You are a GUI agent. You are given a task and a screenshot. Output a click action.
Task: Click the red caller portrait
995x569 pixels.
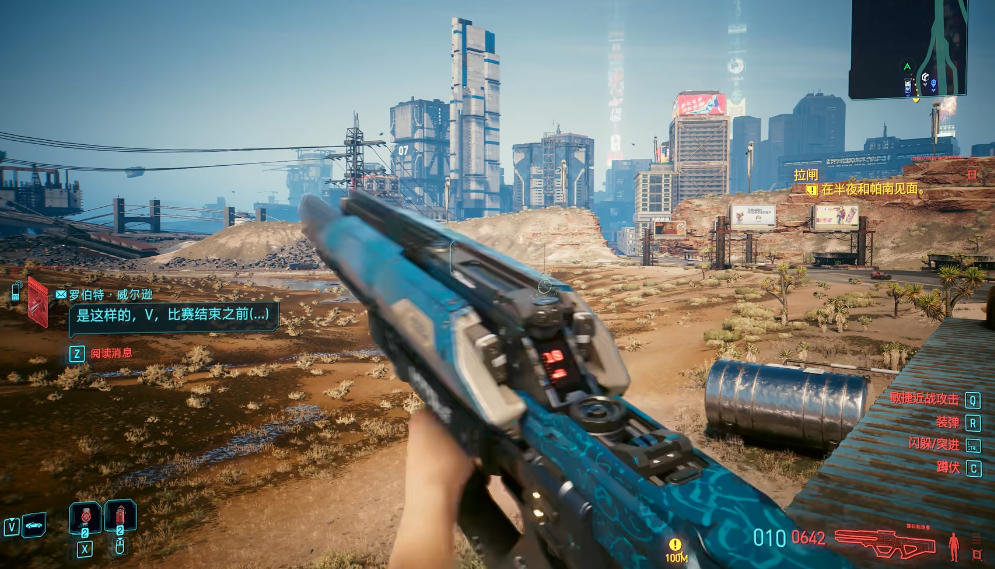coord(38,301)
